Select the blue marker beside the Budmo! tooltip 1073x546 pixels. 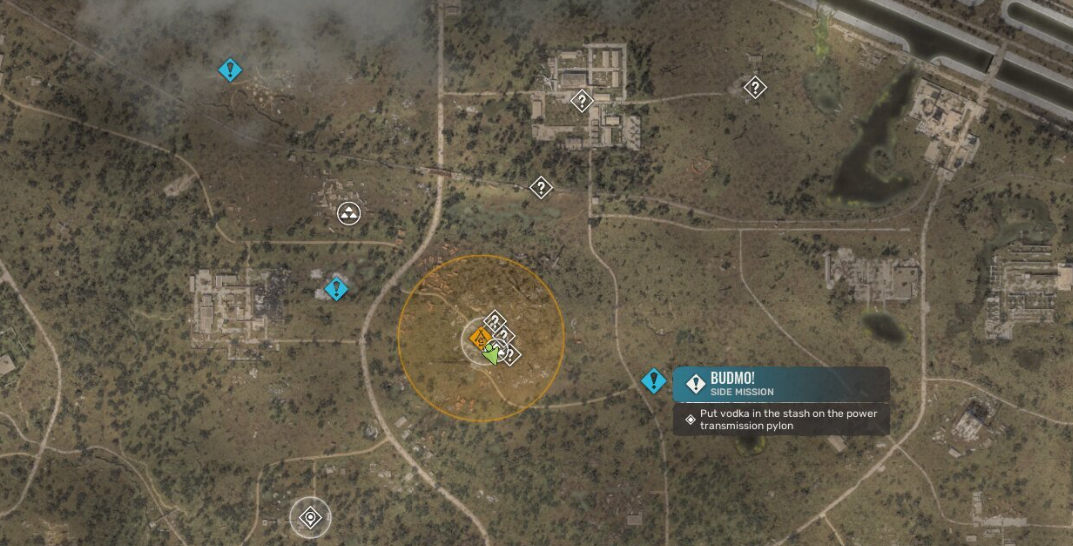(654, 381)
